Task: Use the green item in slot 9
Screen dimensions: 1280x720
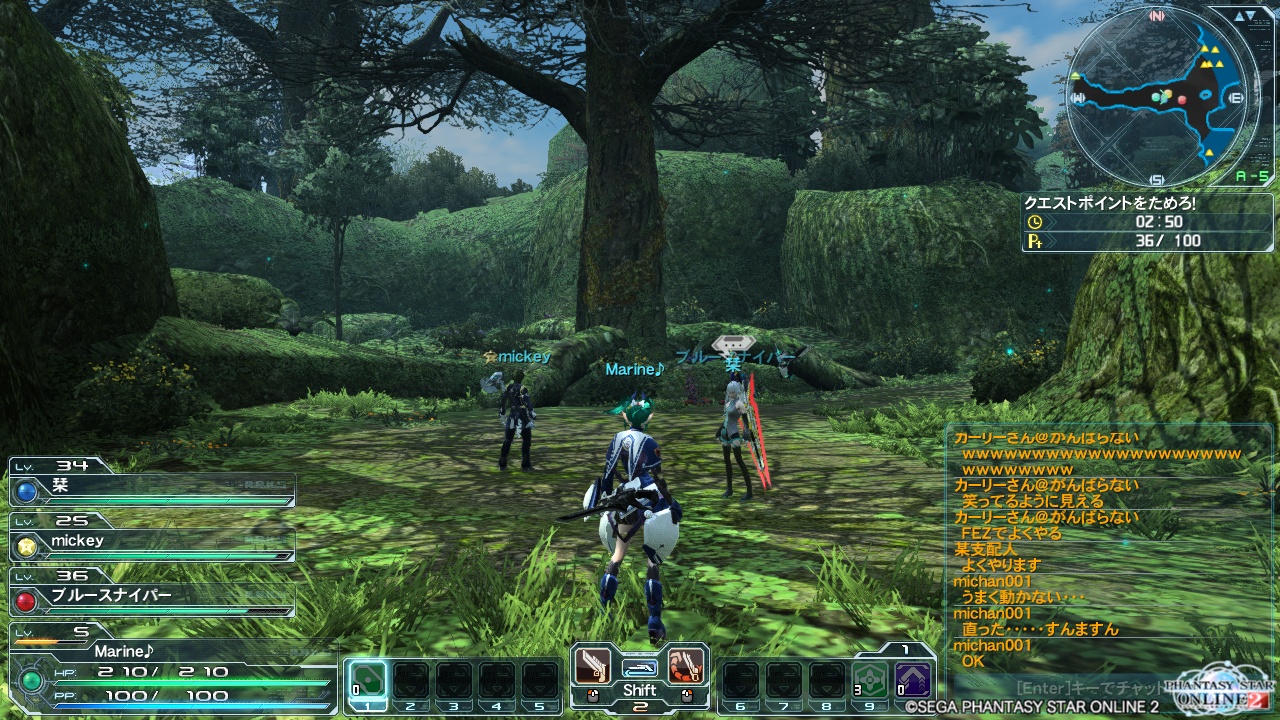Action: click(871, 682)
